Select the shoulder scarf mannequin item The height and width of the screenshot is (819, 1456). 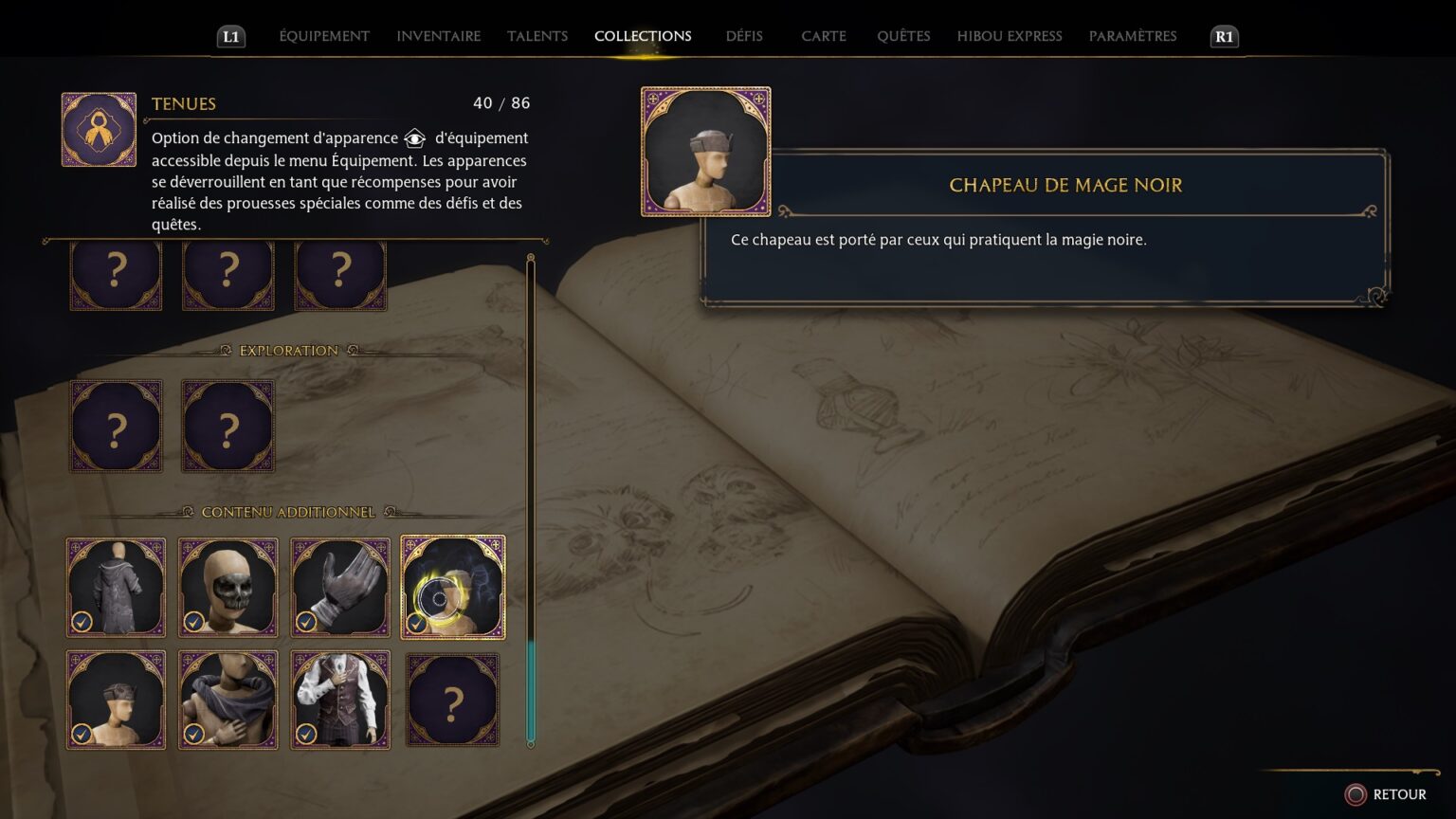click(227, 701)
